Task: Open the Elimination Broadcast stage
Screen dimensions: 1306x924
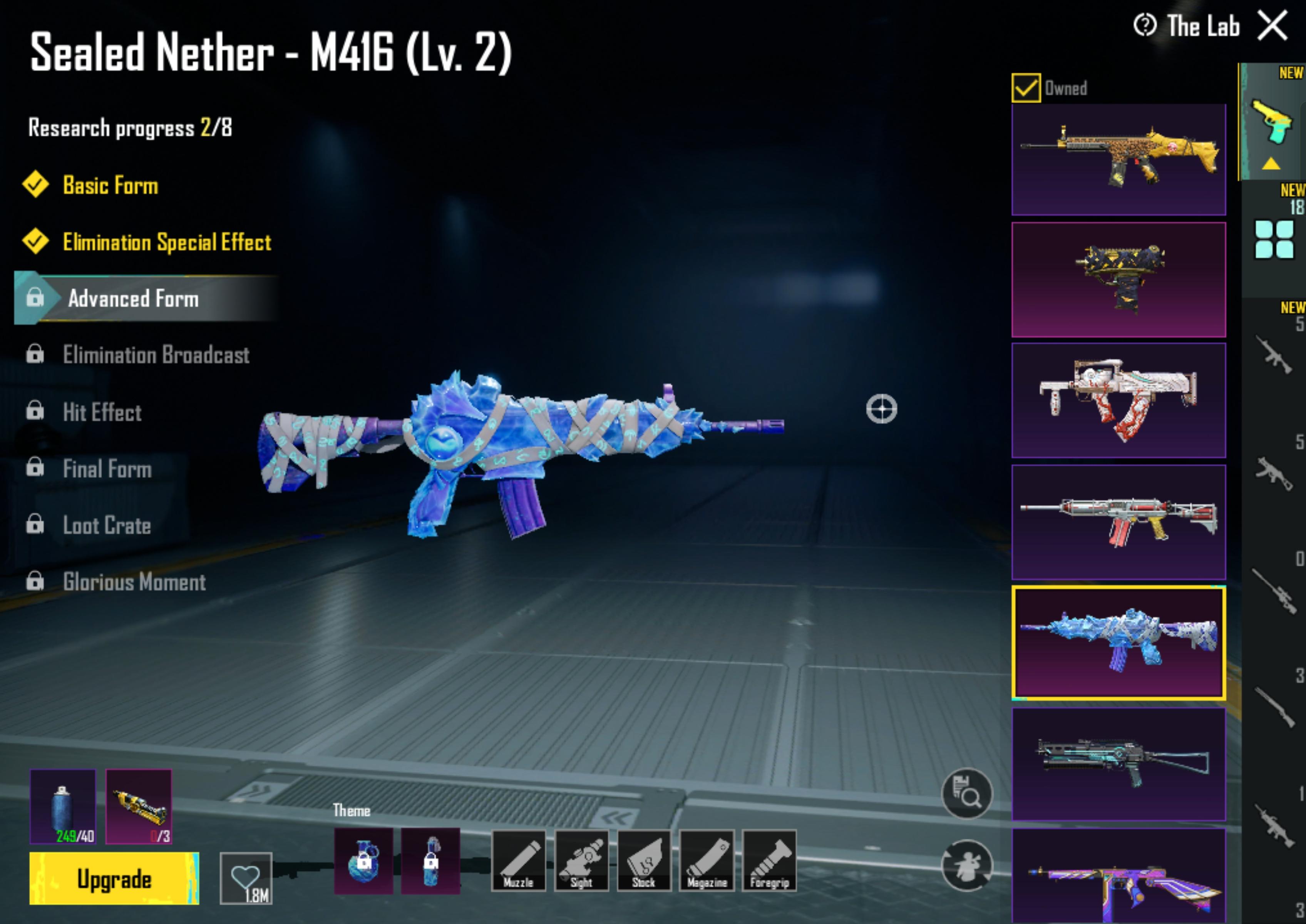Action: click(155, 355)
